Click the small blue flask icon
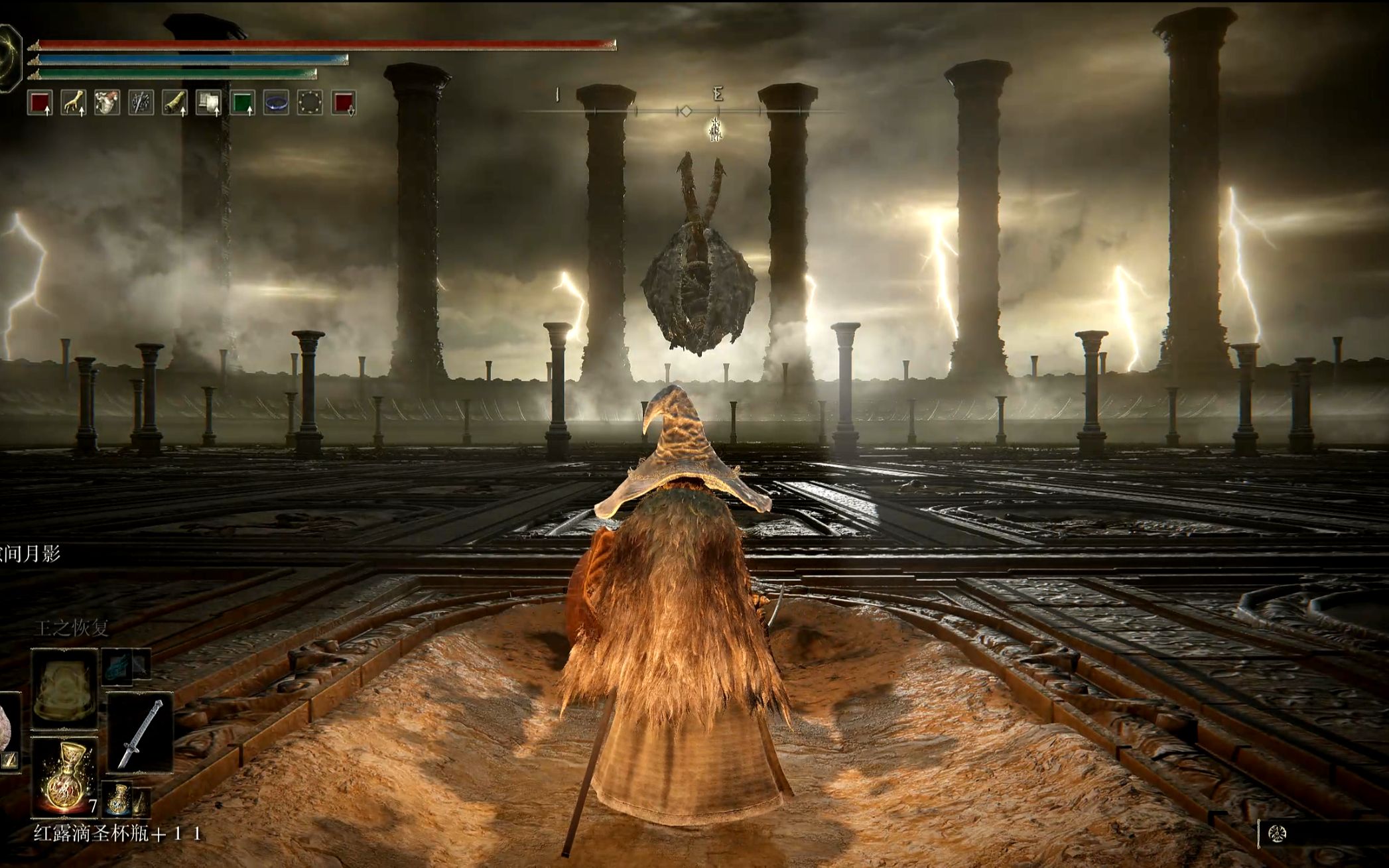The image size is (1389, 868). (x=118, y=798)
